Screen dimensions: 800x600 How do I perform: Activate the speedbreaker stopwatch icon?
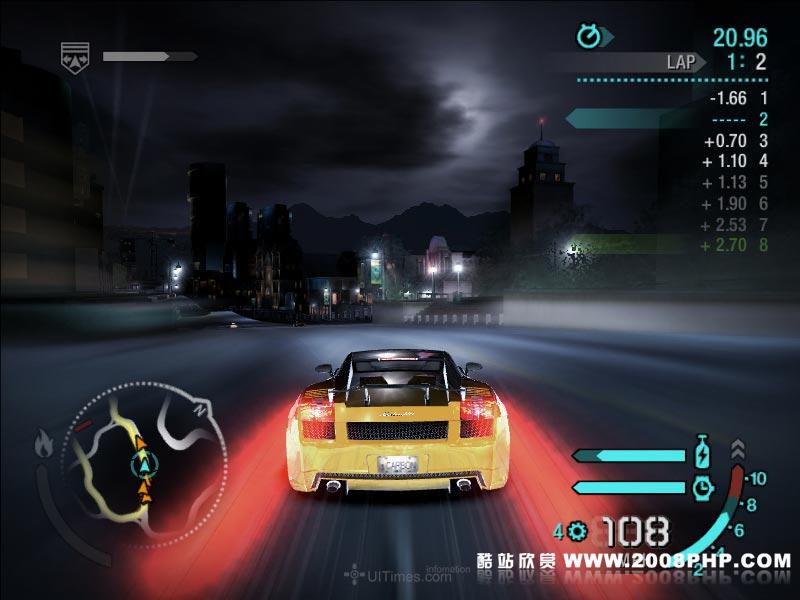click(x=703, y=487)
